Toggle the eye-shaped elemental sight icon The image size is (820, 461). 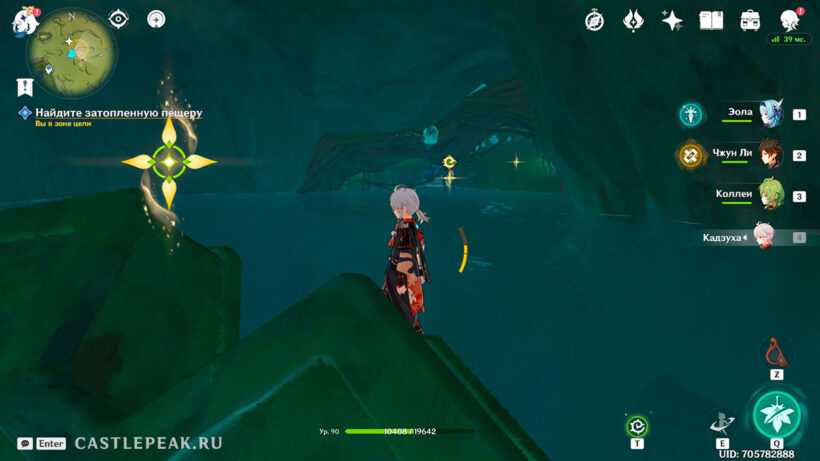pos(119,18)
